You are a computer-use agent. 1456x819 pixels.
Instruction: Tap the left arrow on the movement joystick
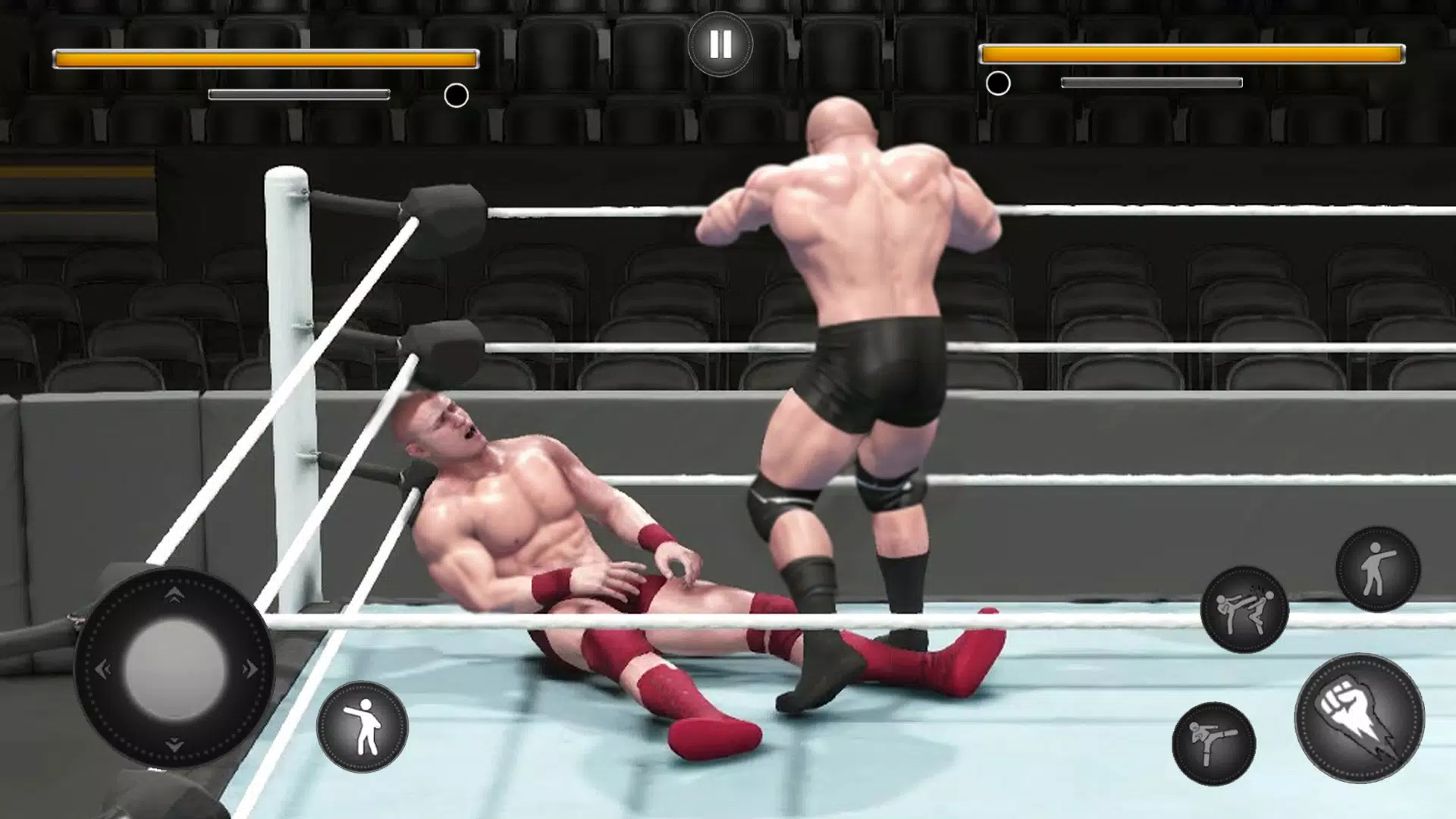102,669
